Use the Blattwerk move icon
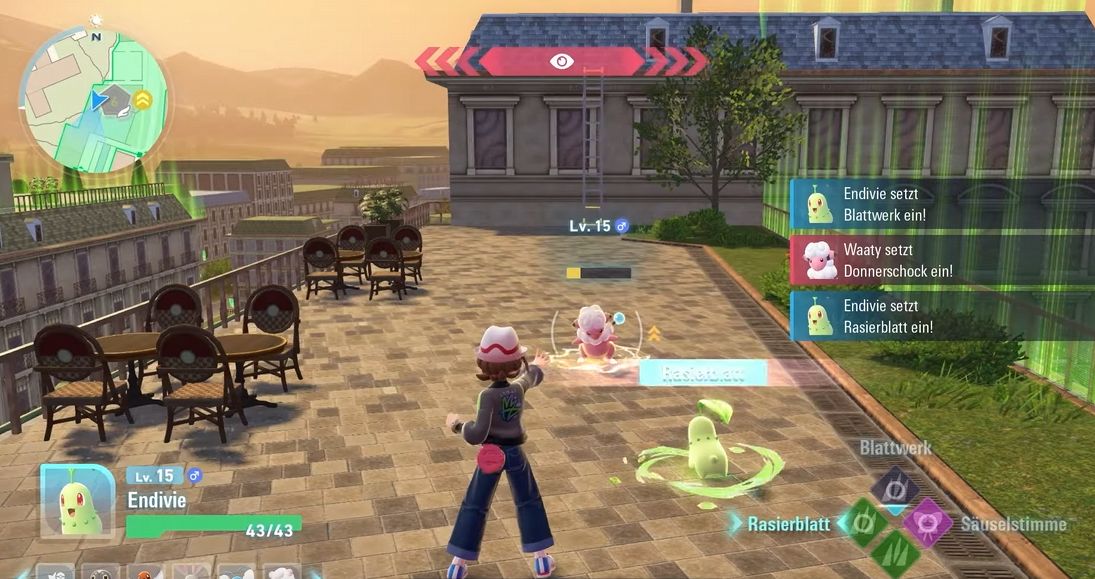The height and width of the screenshot is (579, 1095). click(x=895, y=489)
